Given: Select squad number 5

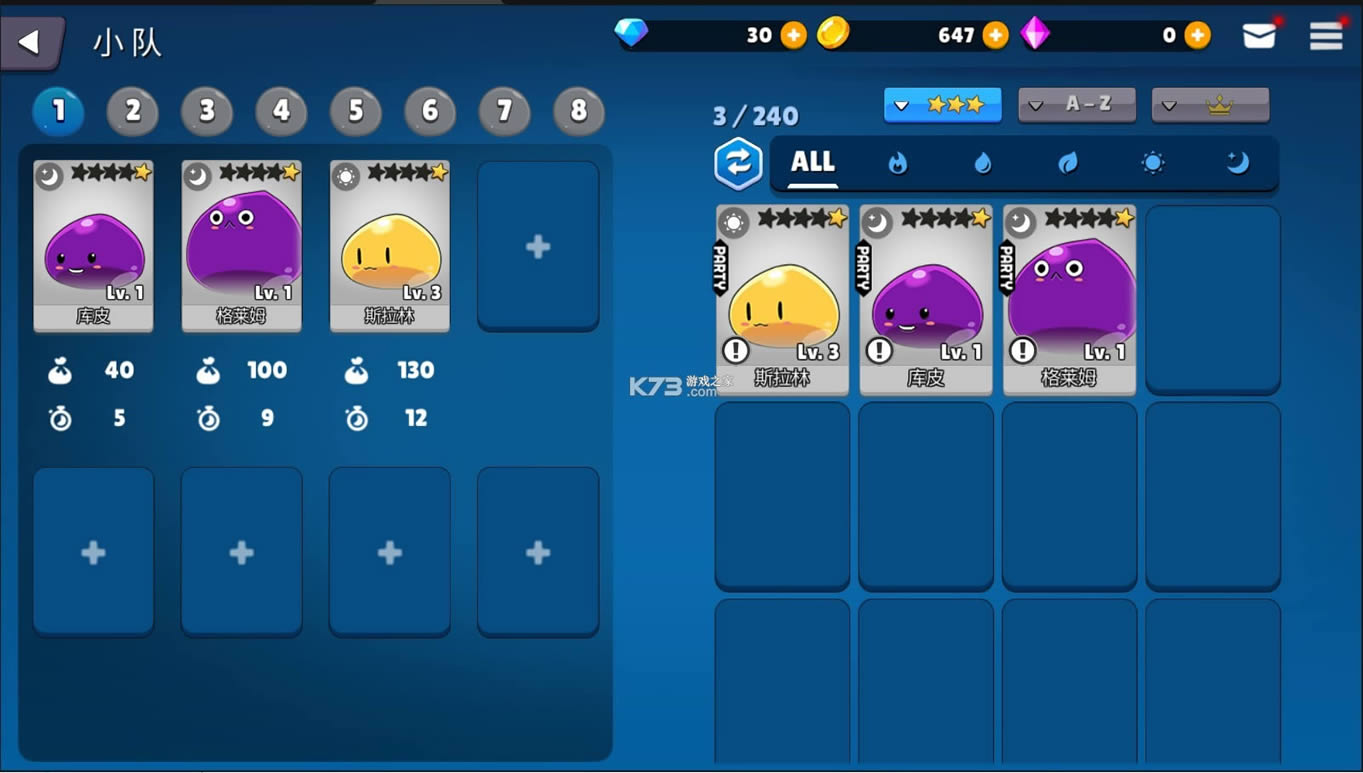Looking at the screenshot, I should coord(356,111).
